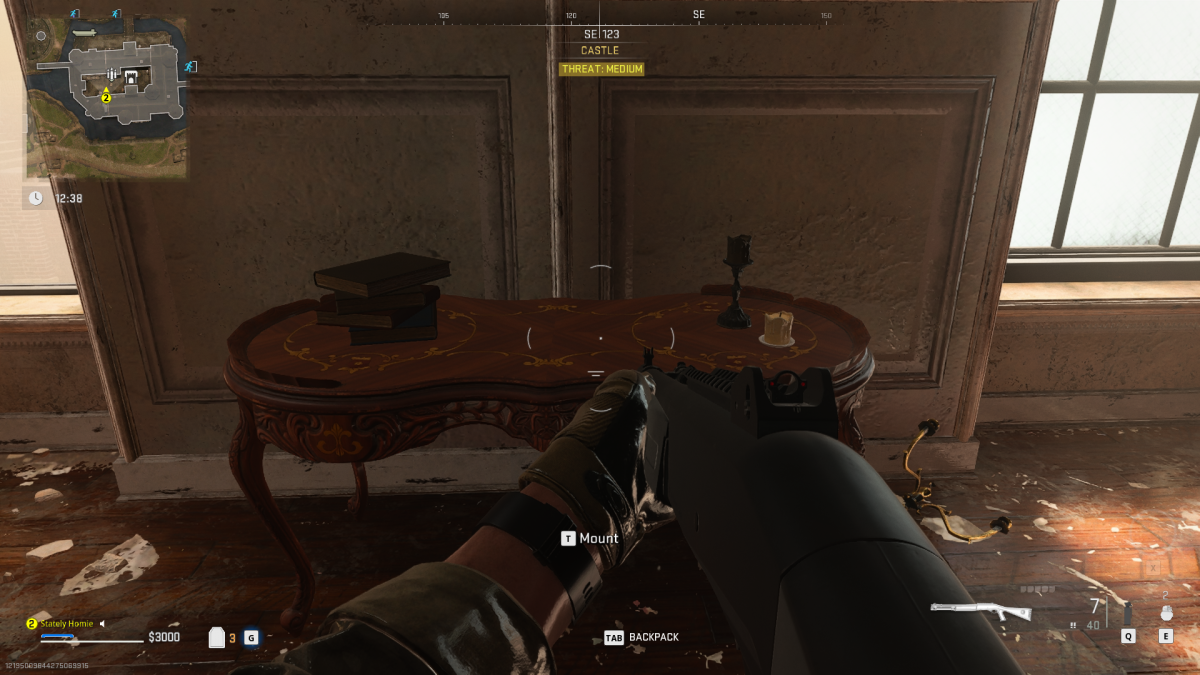Viewport: 1200px width, 675px height.
Task: Click the clock icon under the minimap
Action: point(36,198)
